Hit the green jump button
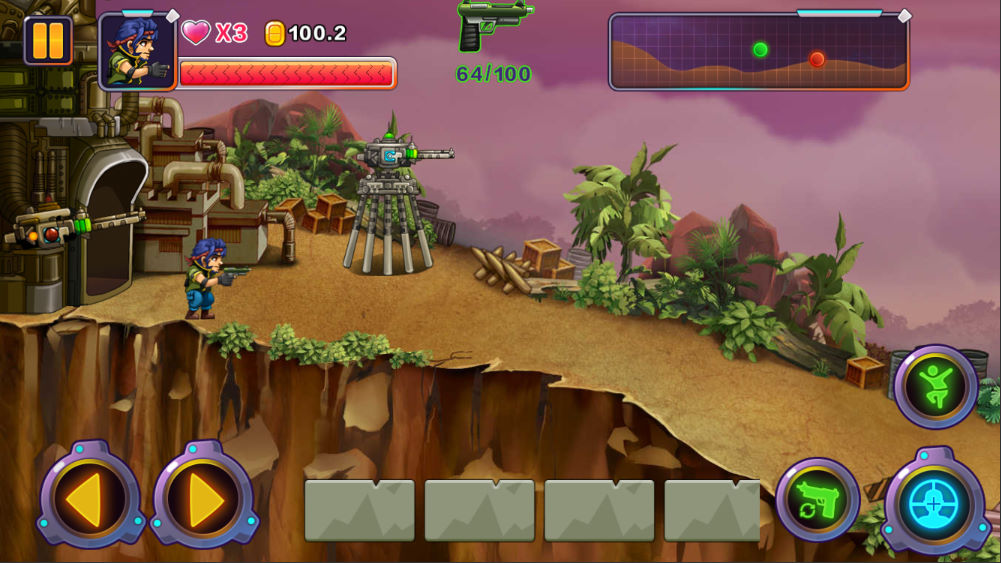The width and height of the screenshot is (1001, 563). click(x=936, y=386)
